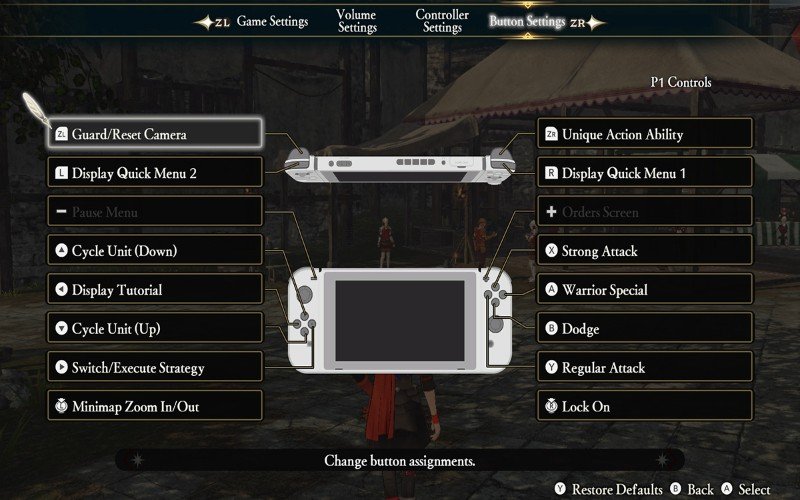Choose the Dodge button assignment
800x500 pixels.
[x=645, y=328]
